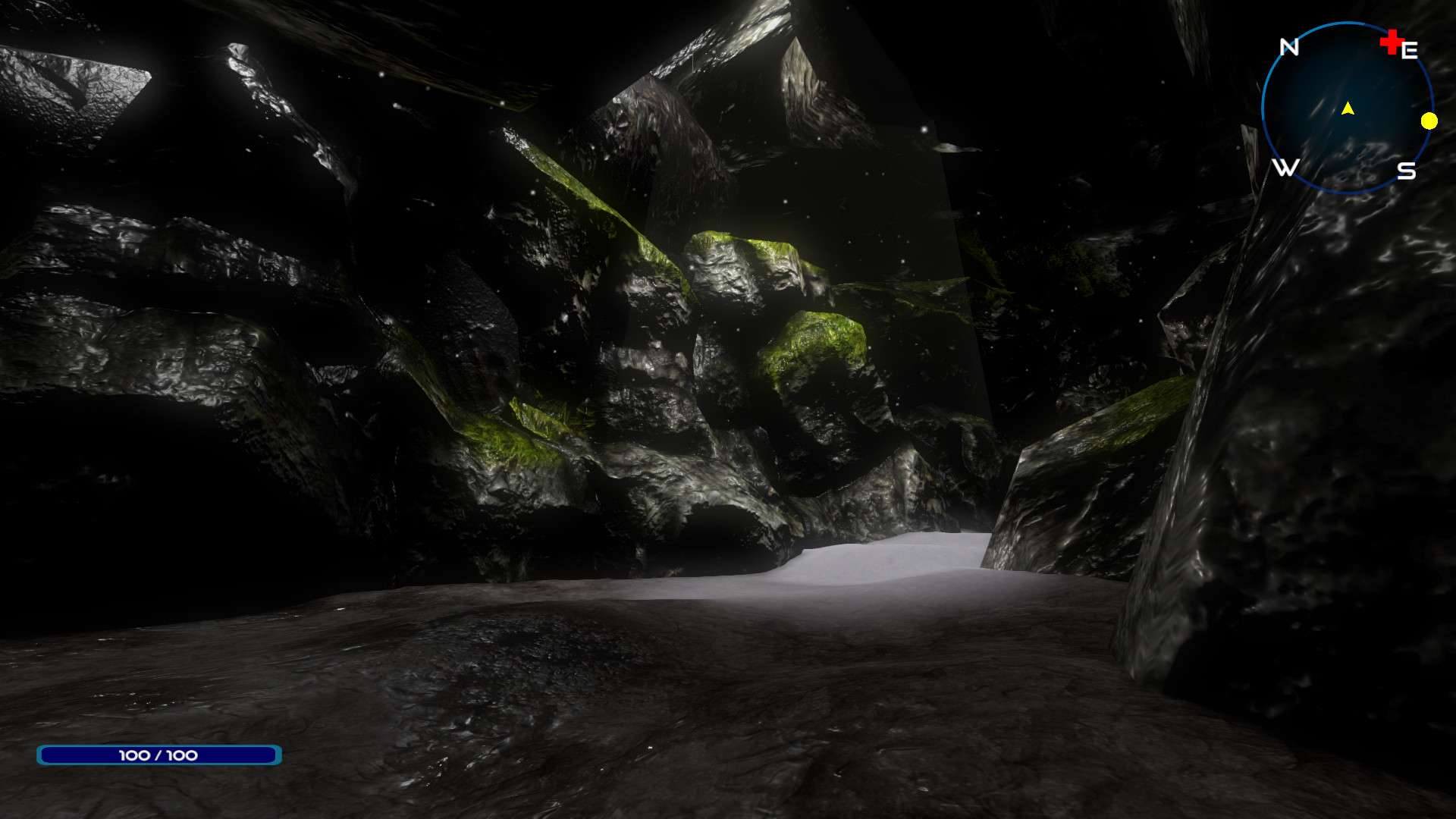The width and height of the screenshot is (1456, 819).
Task: Toggle the waypoint marker on the compass edge
Action: click(x=1429, y=120)
